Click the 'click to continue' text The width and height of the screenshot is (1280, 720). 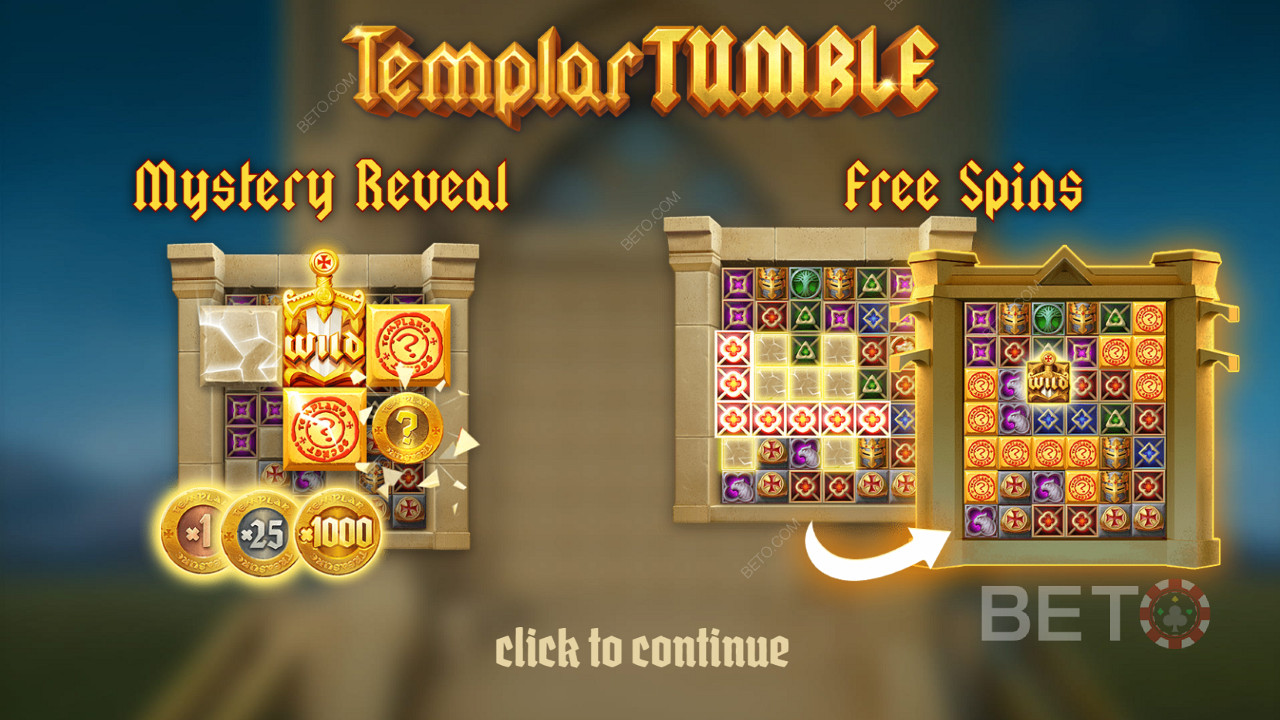[x=640, y=648]
